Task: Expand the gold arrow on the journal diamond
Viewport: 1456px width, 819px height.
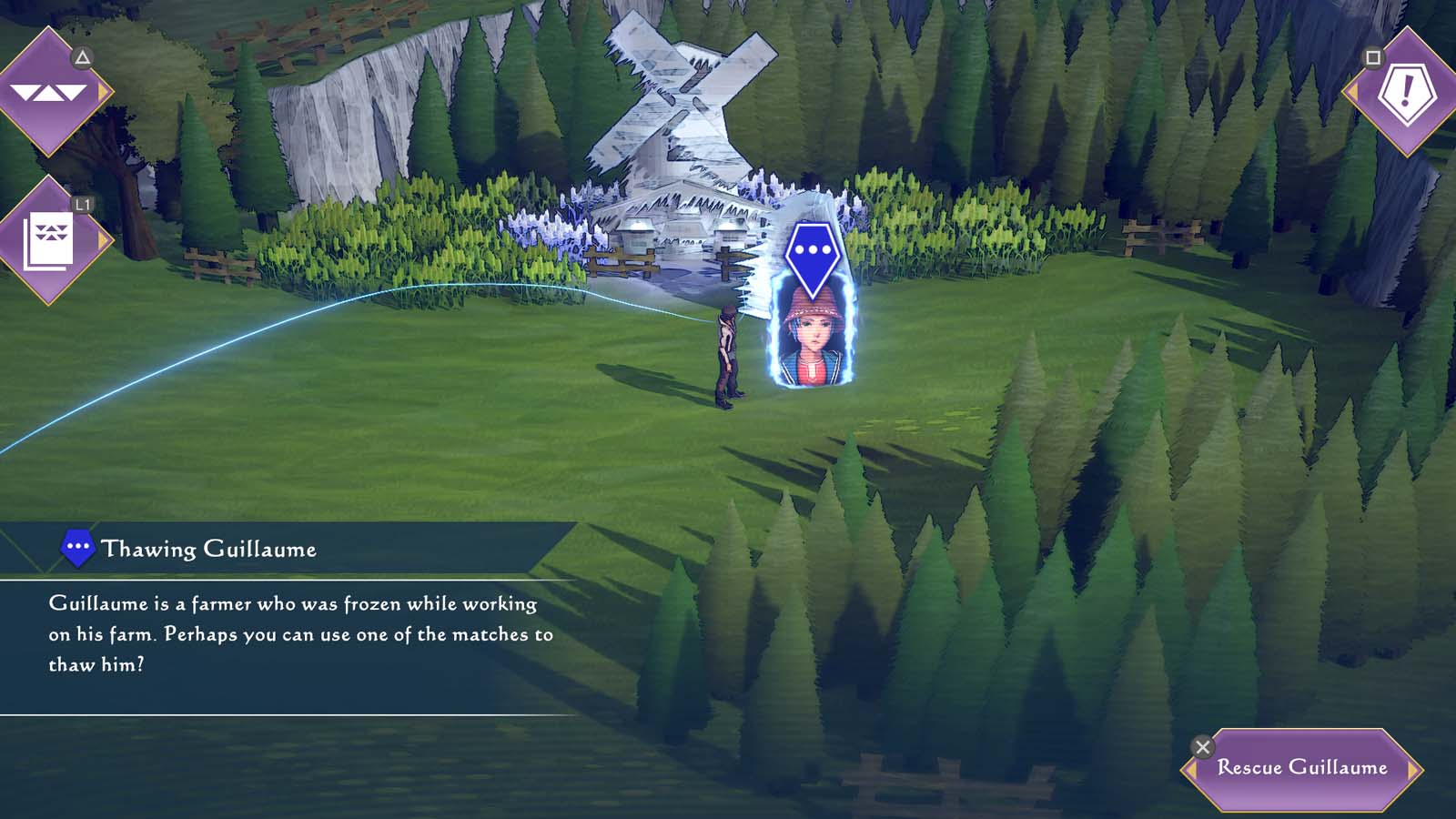Action: 103,239
